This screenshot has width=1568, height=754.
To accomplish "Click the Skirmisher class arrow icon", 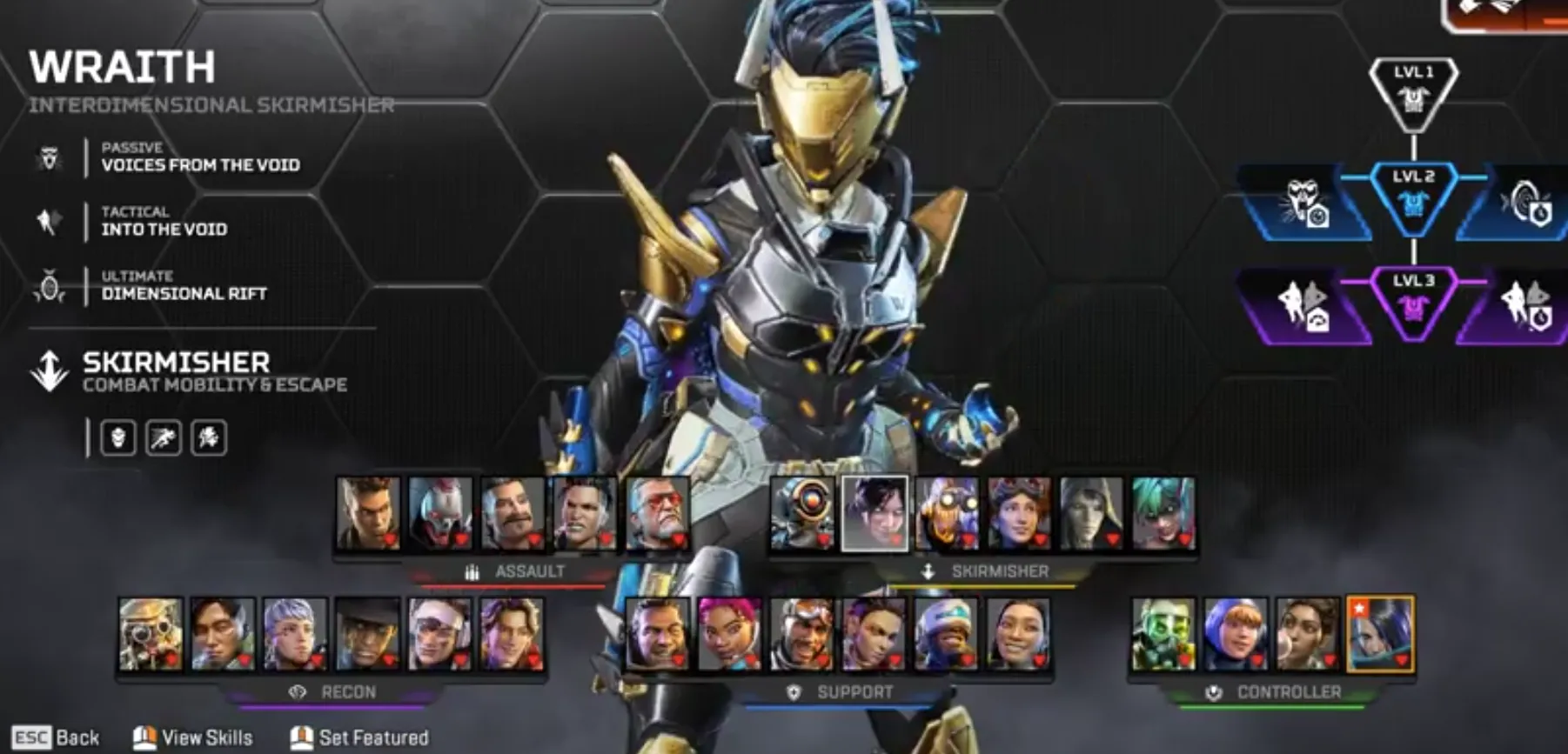I will (48, 369).
